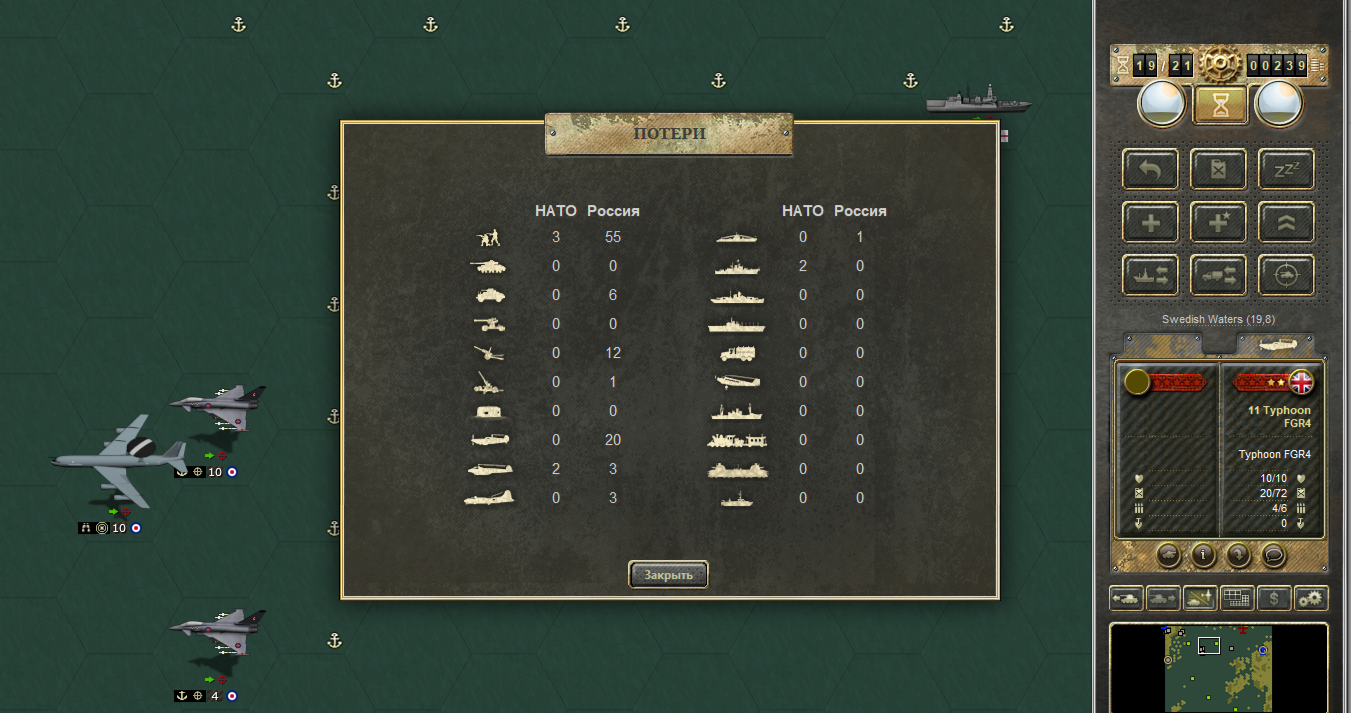1351x713 pixels.
Task: Open the purchase screen with the dollar button
Action: click(1273, 598)
